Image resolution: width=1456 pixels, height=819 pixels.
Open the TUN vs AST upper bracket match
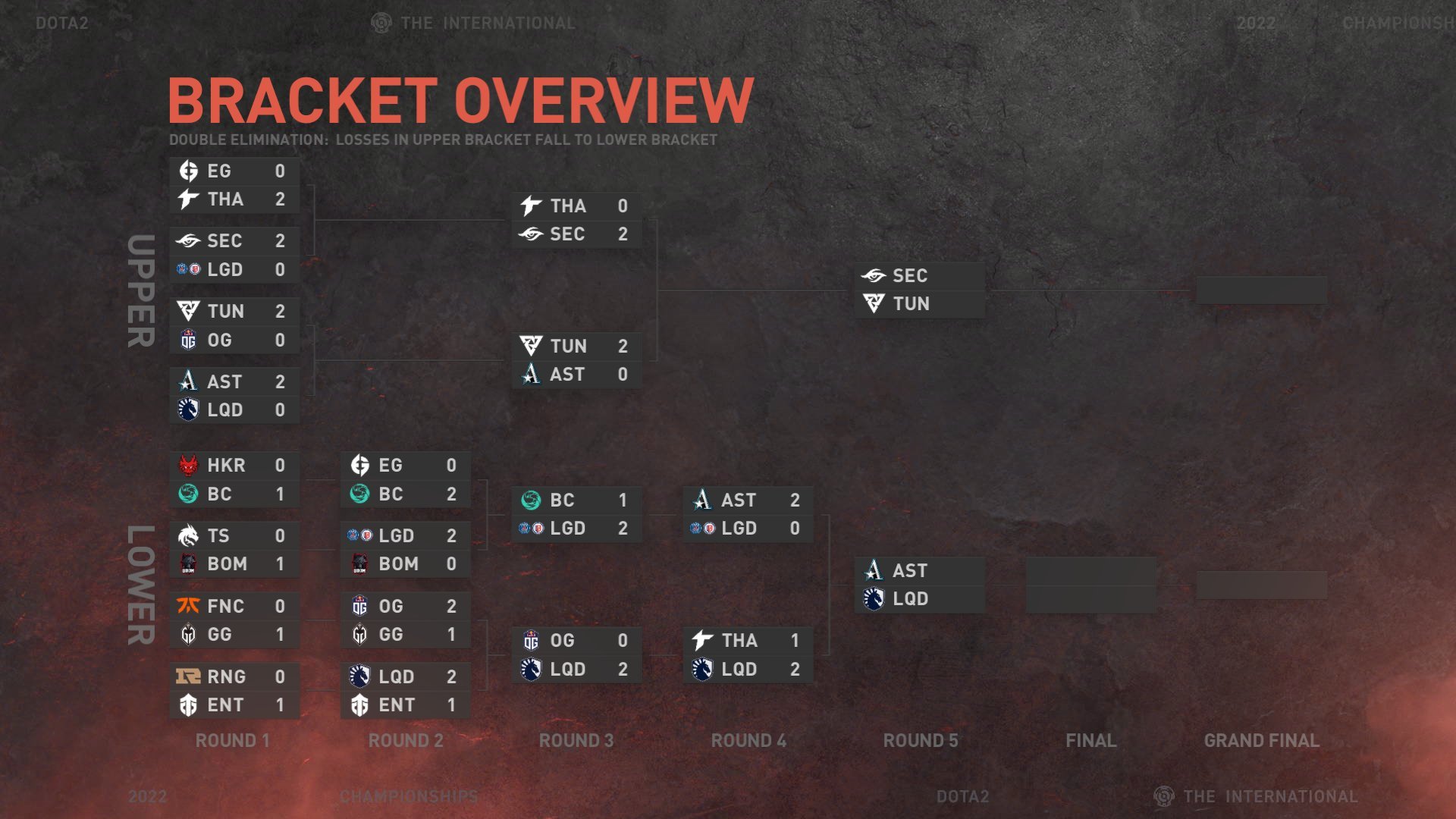click(576, 360)
